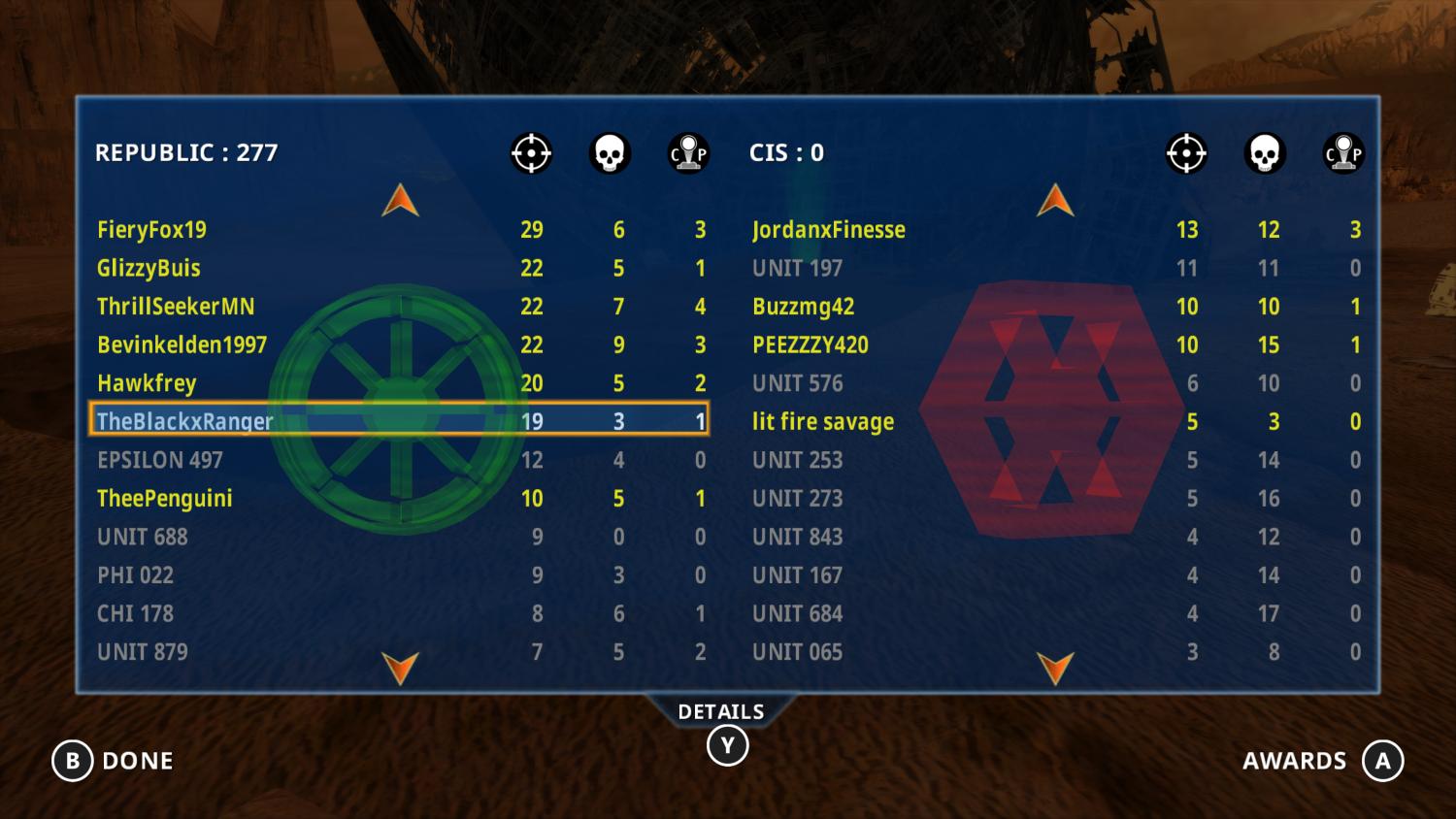Select the CIS skull deaths icon
The image size is (1456, 819).
(1264, 152)
